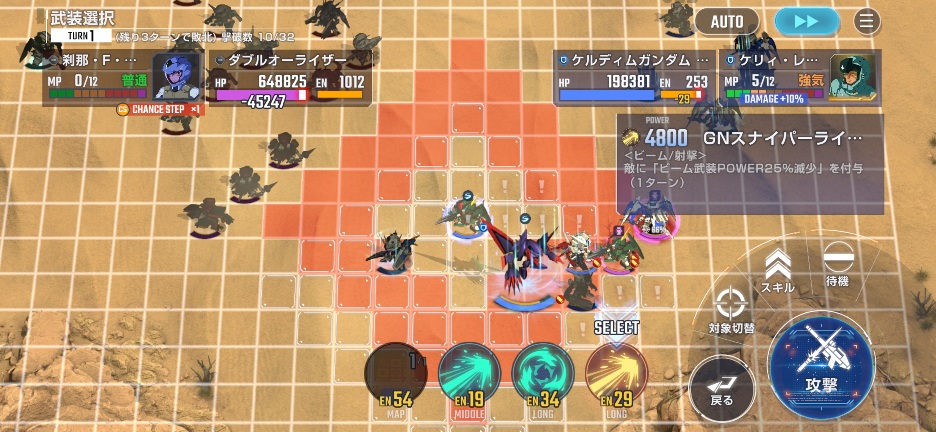Show ケルディムガンダム unit status panel

click(634, 78)
